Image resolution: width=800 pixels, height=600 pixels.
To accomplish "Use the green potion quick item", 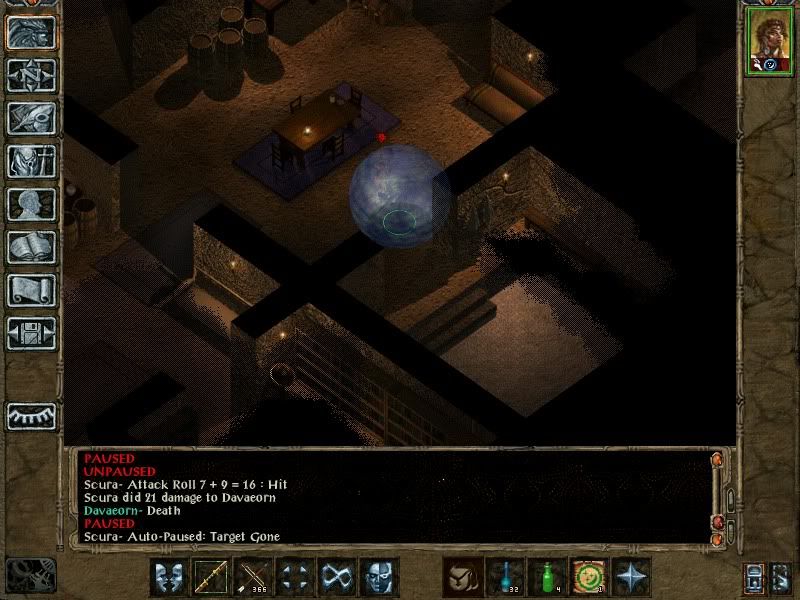I will pyautogui.click(x=547, y=577).
